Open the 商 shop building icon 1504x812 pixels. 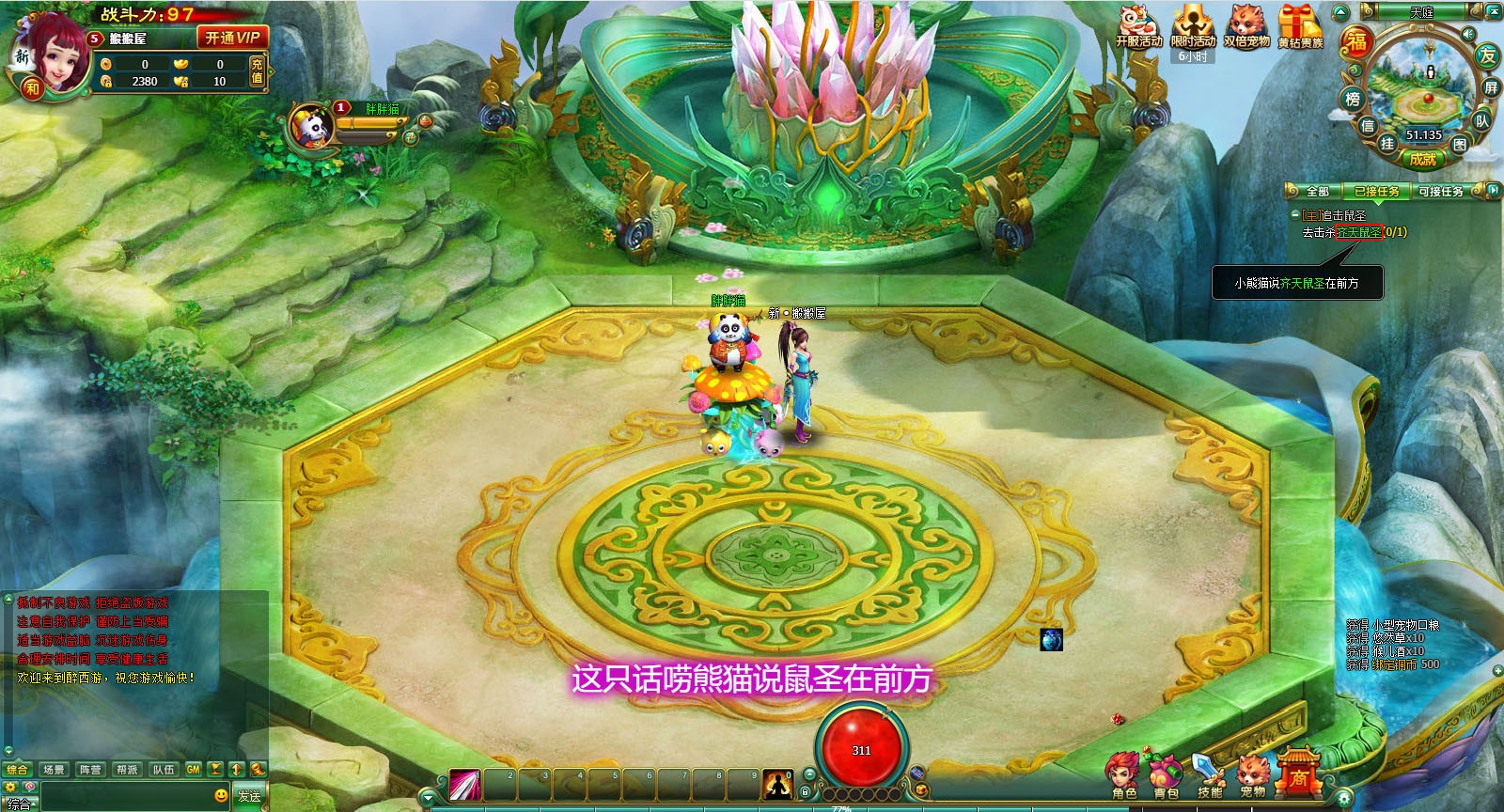coord(1298,773)
